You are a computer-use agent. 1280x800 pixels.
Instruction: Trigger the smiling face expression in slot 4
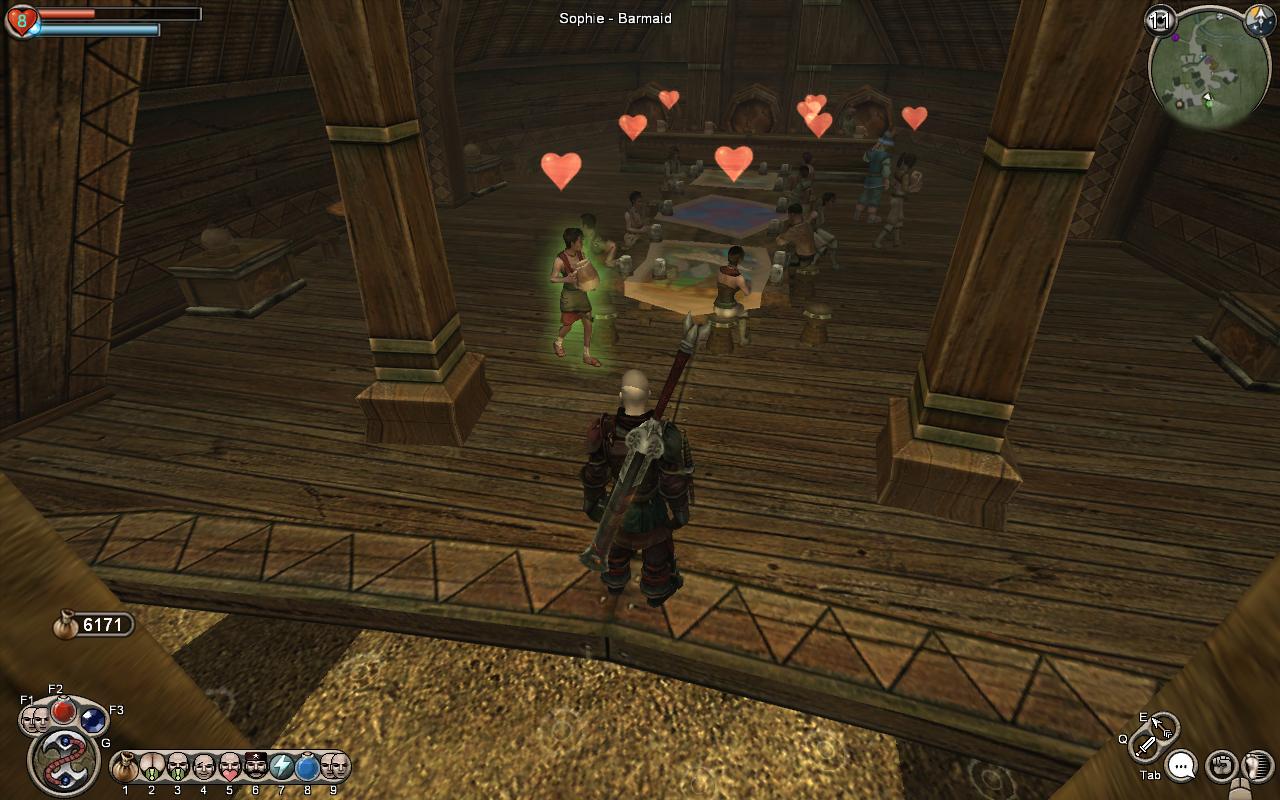(x=204, y=767)
